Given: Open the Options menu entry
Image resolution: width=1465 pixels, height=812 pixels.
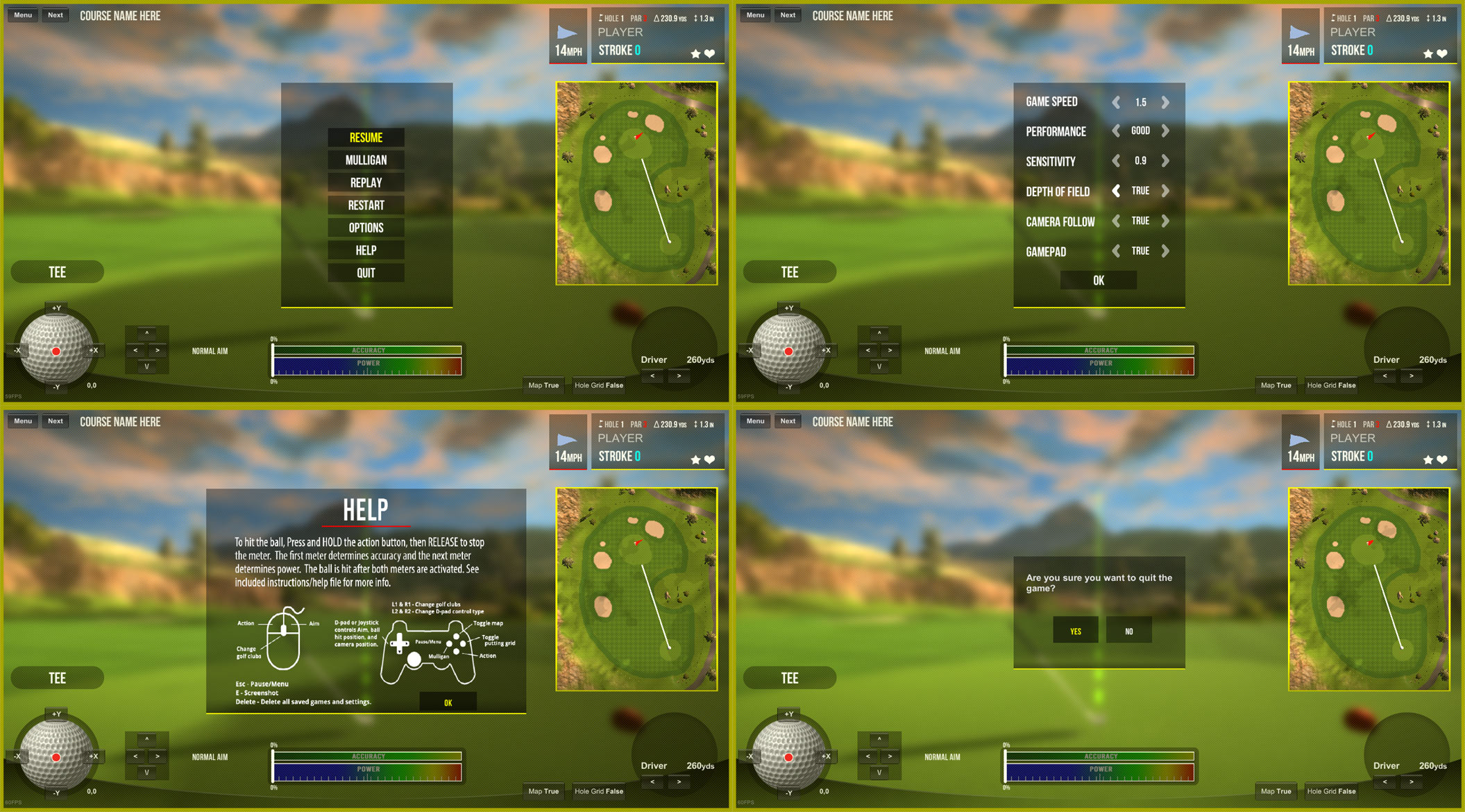Looking at the screenshot, I should pyautogui.click(x=366, y=228).
